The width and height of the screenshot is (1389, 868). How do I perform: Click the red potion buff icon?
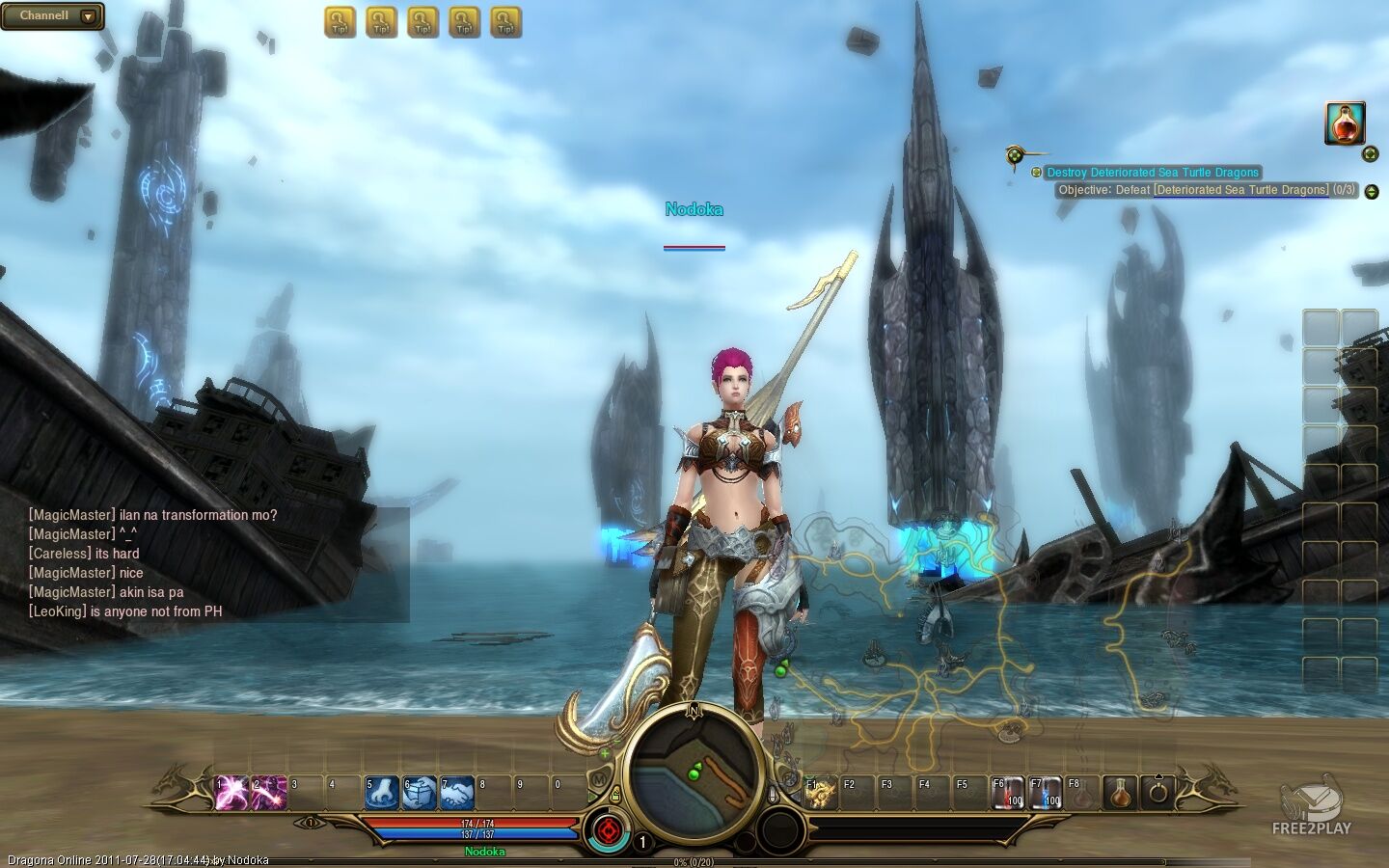(1345, 123)
